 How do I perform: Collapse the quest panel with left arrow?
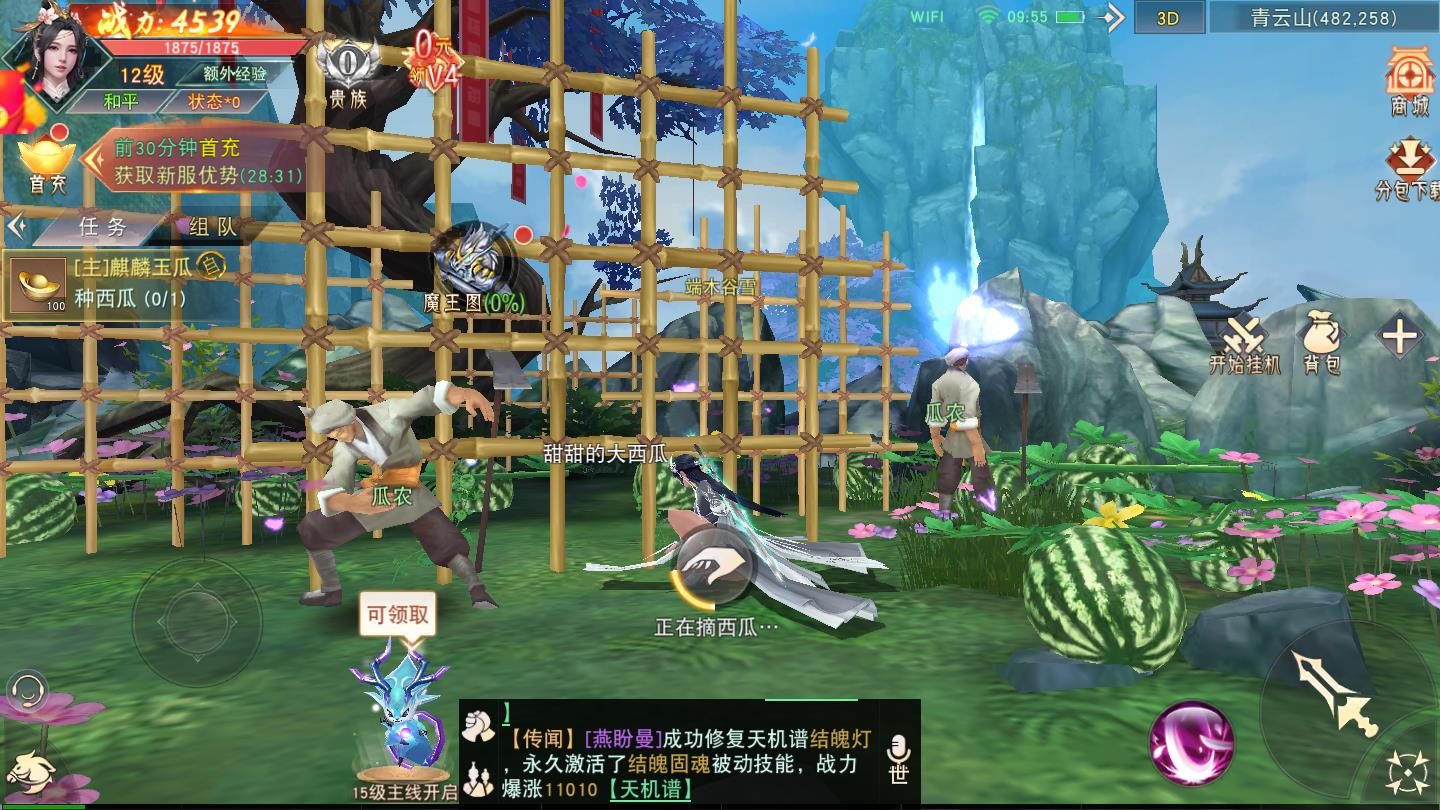[x=16, y=225]
